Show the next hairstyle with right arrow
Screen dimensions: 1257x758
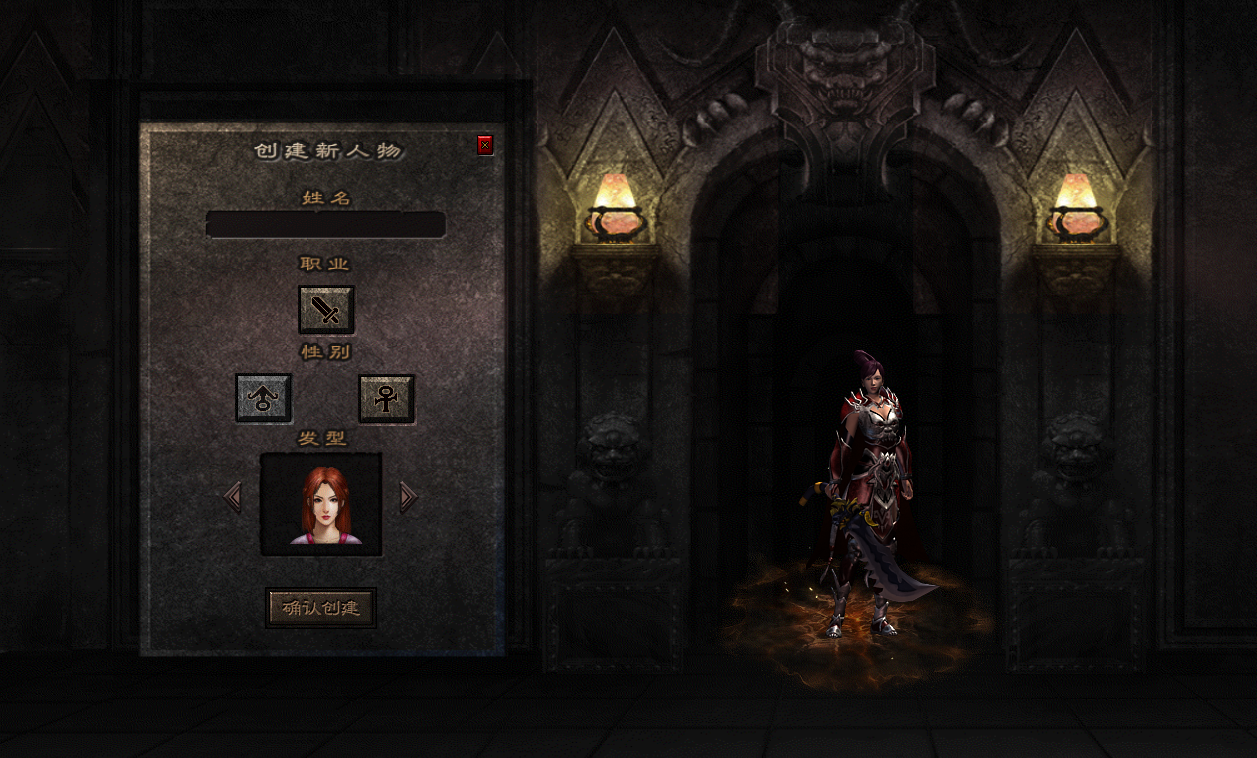tap(407, 496)
